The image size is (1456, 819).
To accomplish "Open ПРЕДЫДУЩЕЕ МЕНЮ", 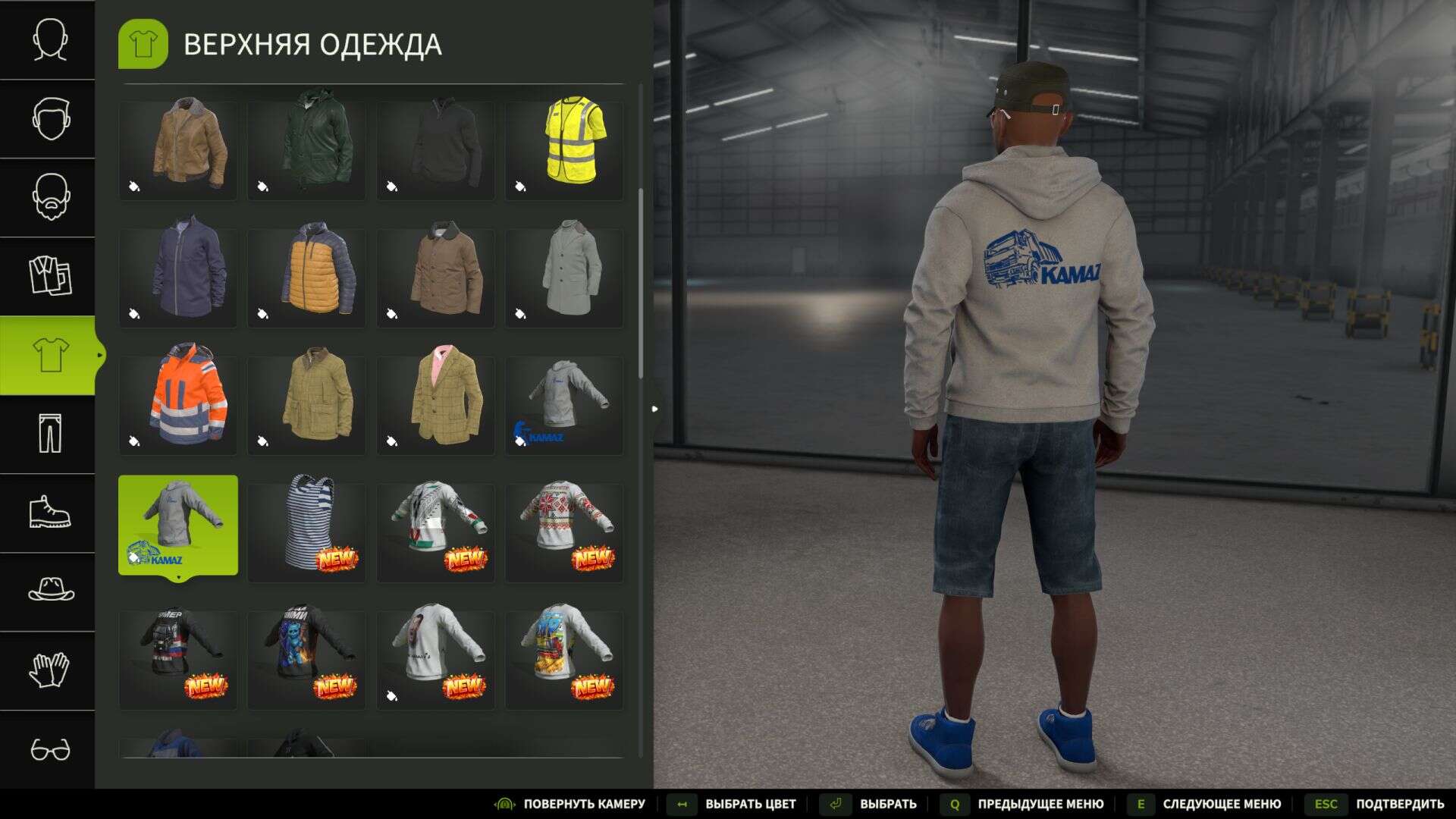I will (1039, 804).
